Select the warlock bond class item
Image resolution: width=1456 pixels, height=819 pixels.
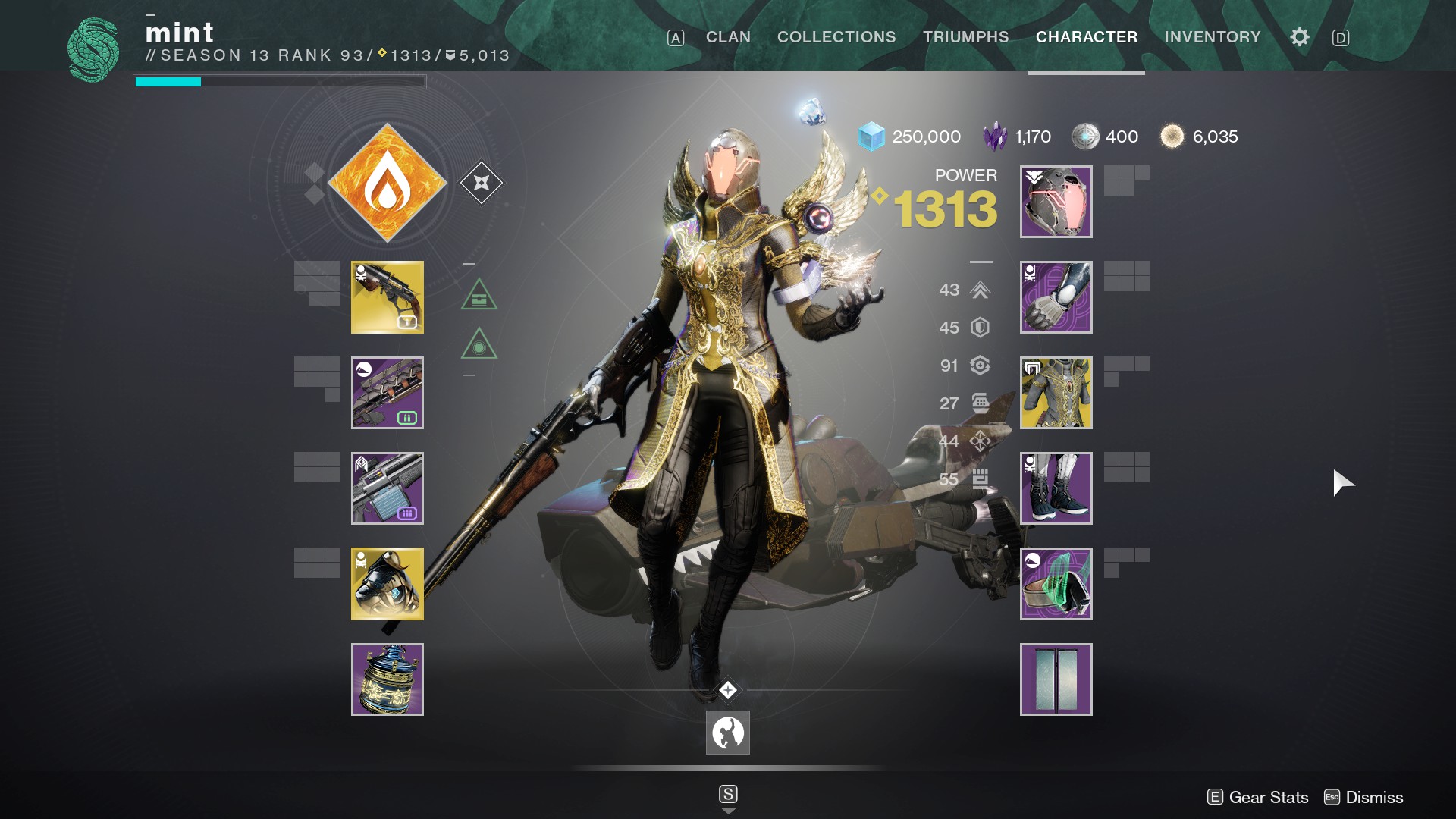click(x=1056, y=584)
